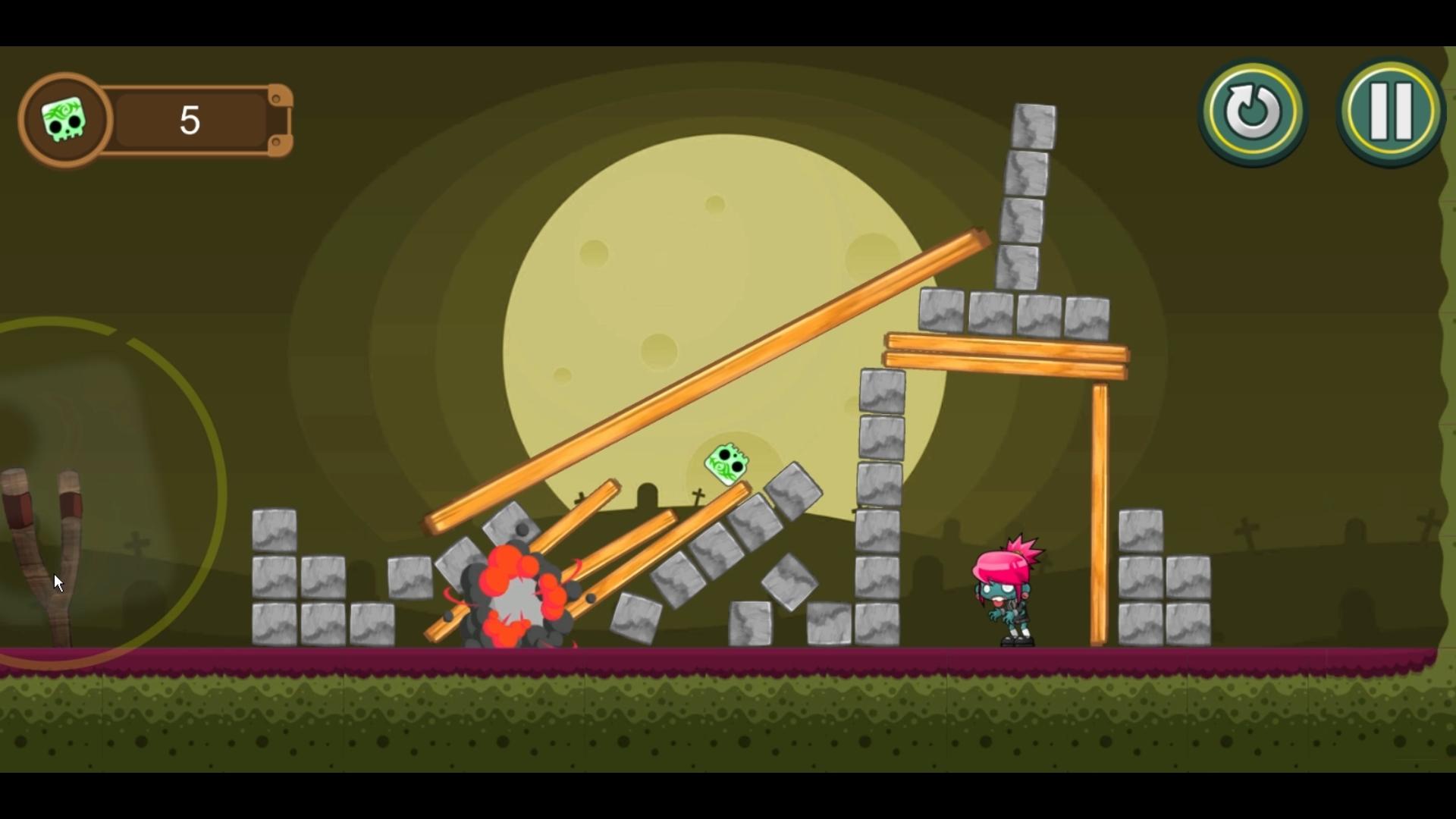Select the restart level icon
The image size is (1456, 819).
1251,112
